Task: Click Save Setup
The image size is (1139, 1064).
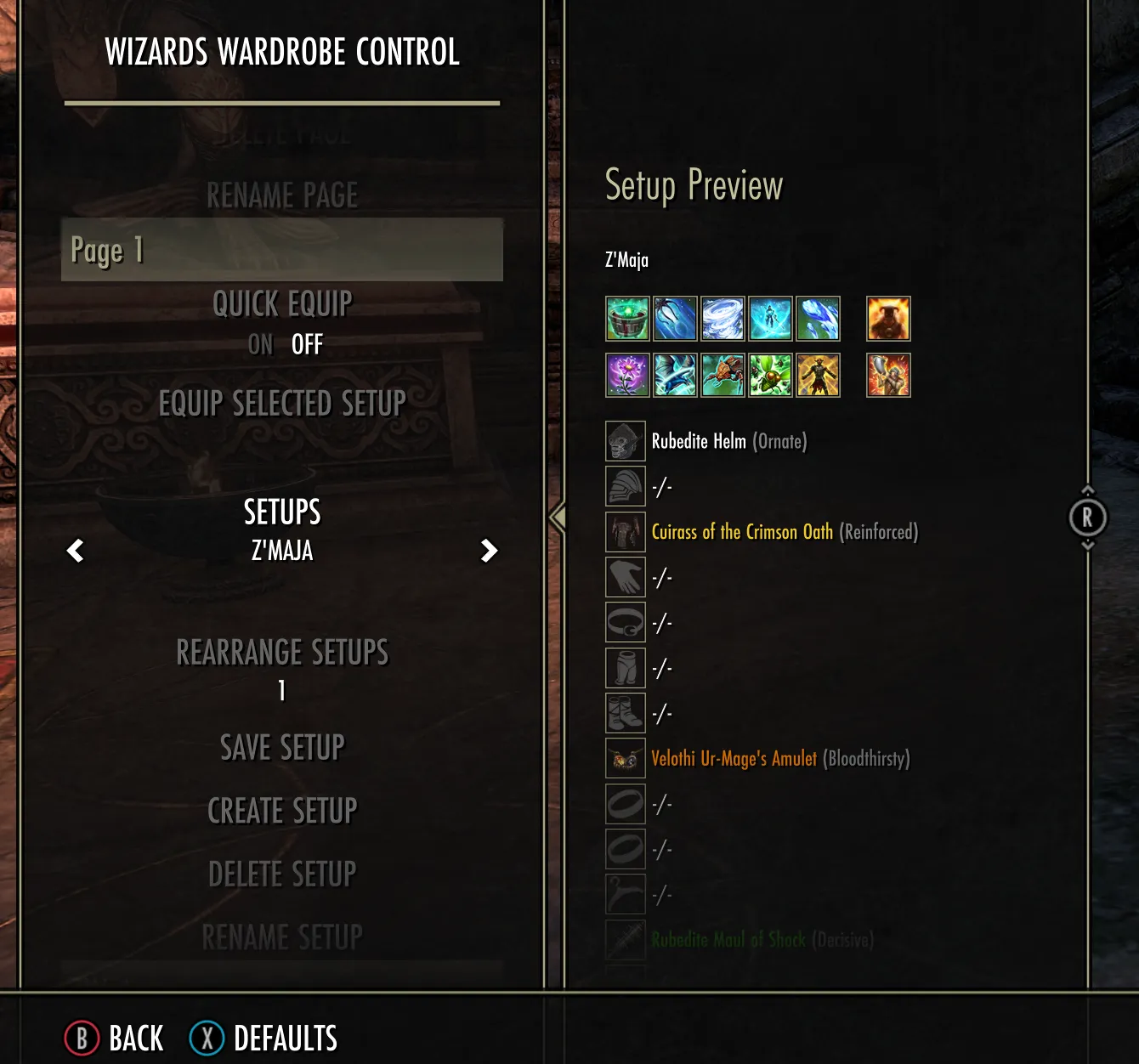Action: [282, 748]
